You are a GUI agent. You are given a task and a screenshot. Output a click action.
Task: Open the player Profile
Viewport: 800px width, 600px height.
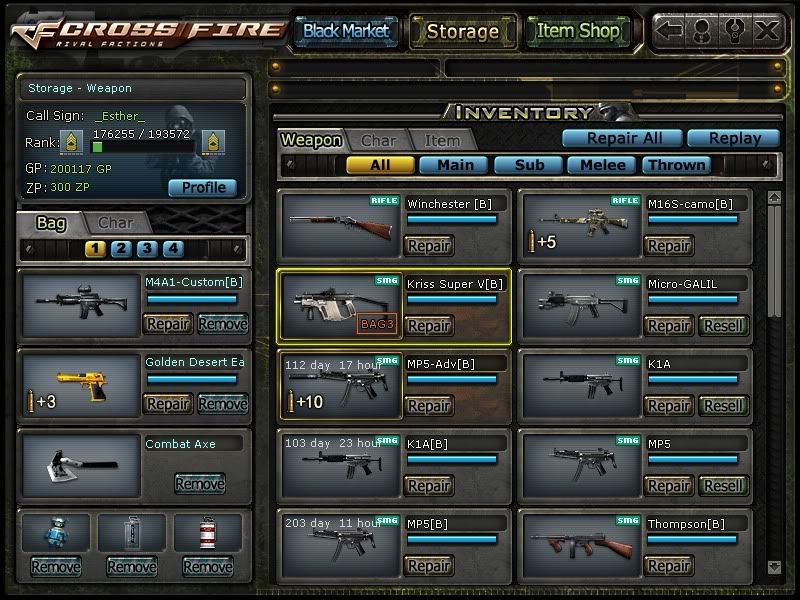203,187
